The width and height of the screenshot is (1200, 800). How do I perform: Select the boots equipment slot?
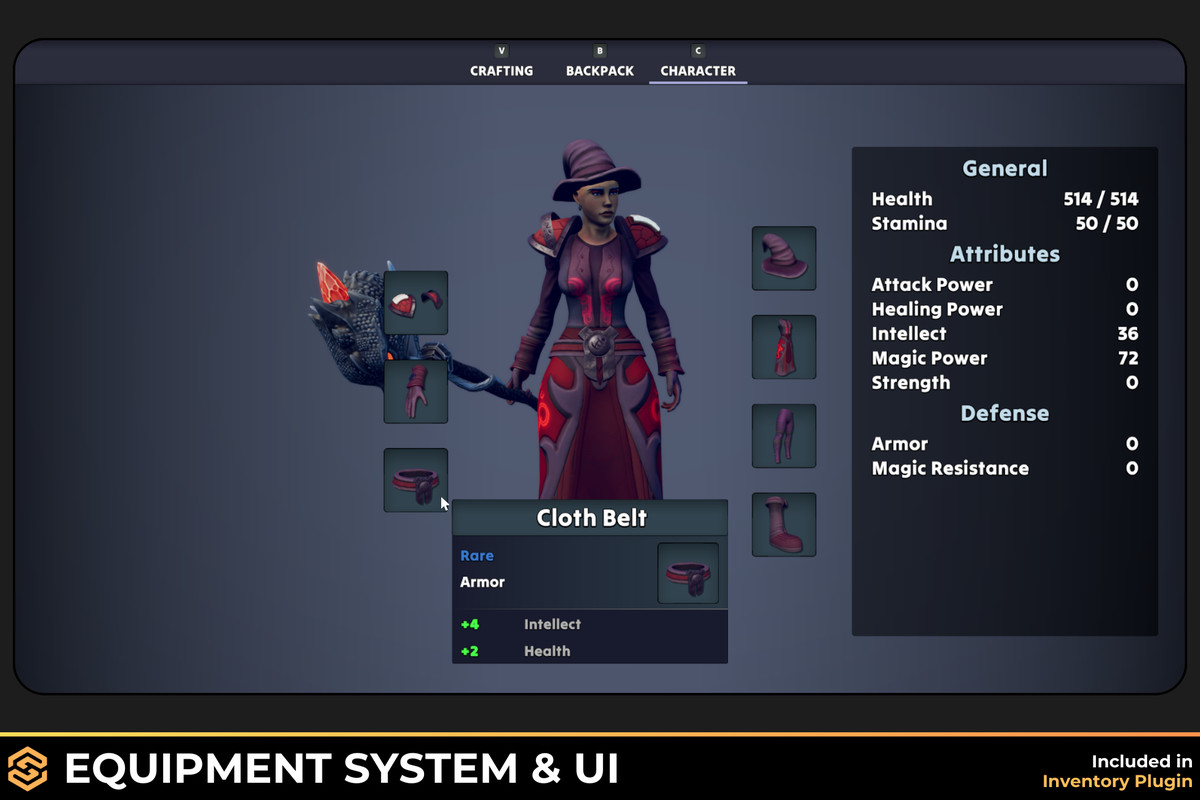point(784,524)
